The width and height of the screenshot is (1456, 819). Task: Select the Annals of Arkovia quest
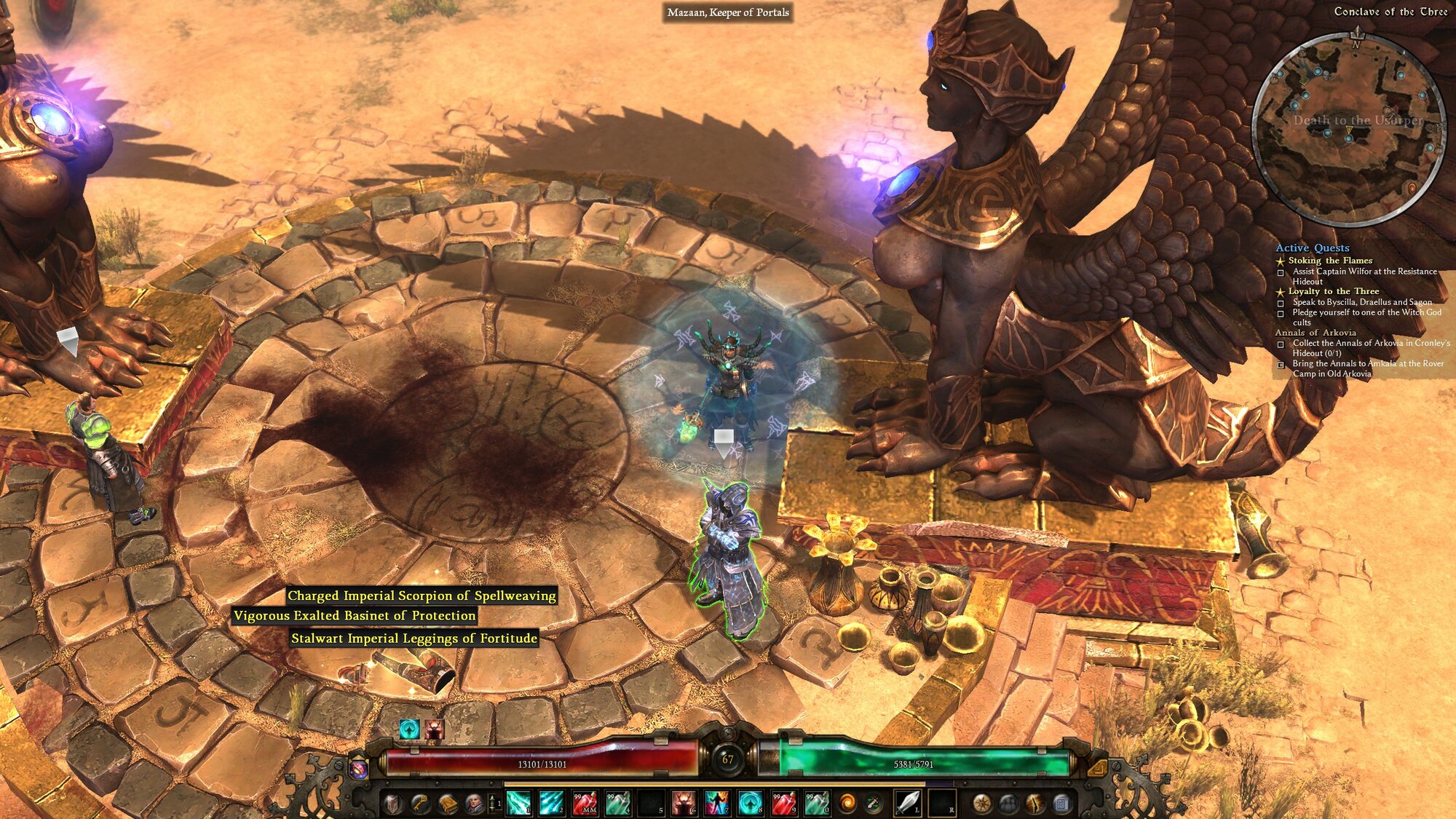(x=1315, y=333)
